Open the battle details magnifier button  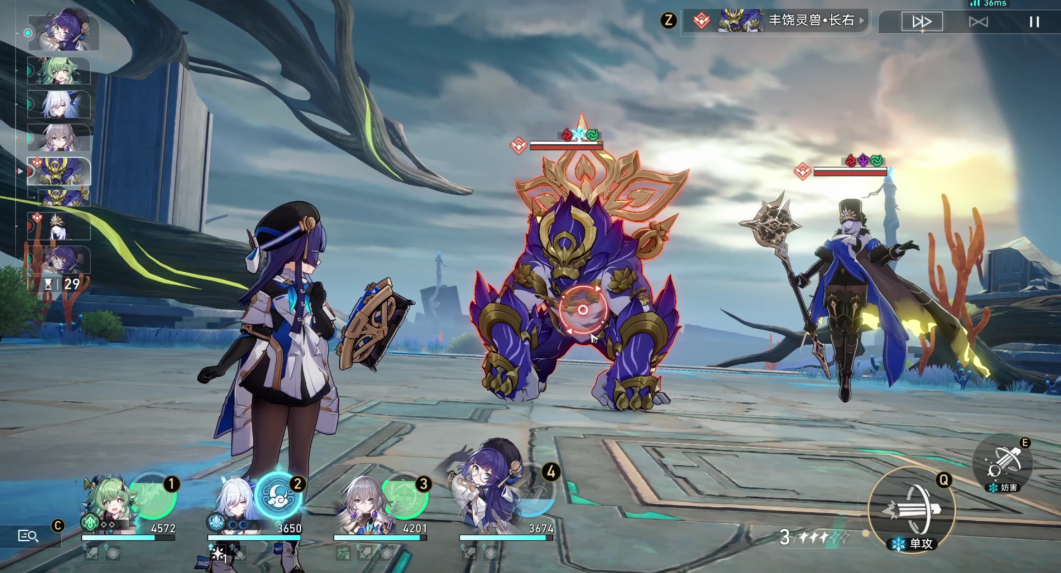click(x=29, y=536)
